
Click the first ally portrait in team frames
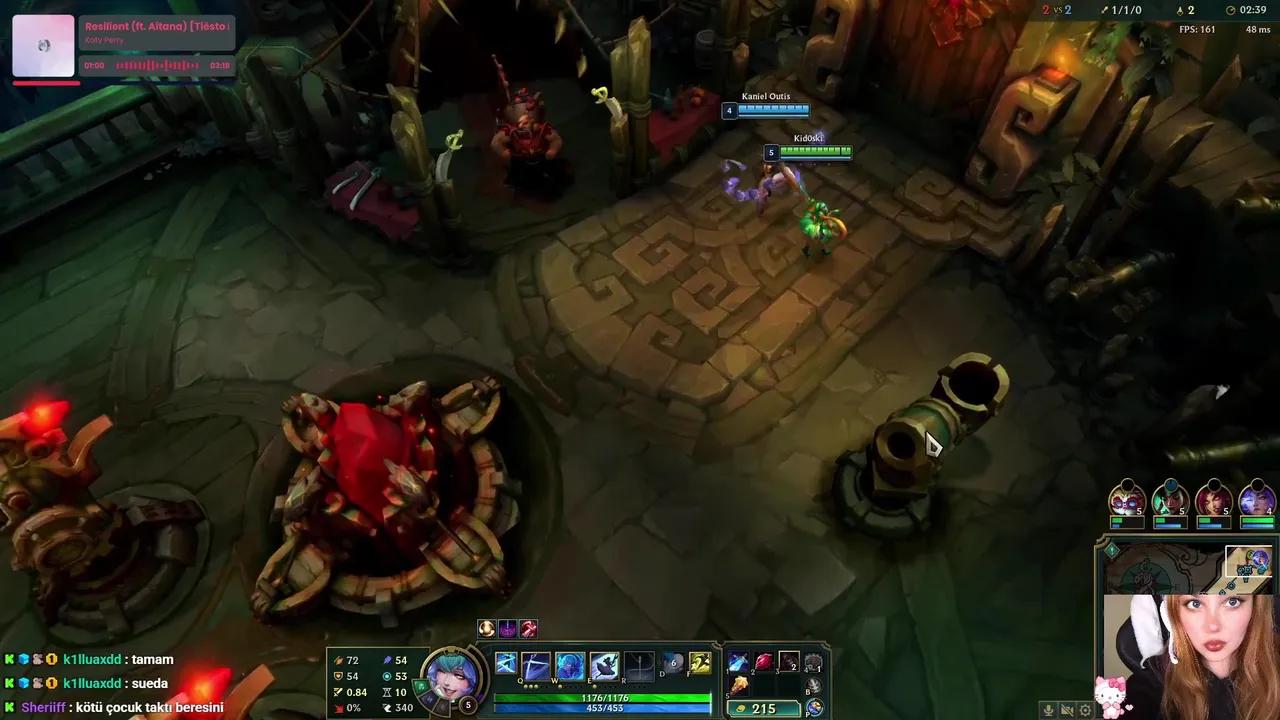1127,500
